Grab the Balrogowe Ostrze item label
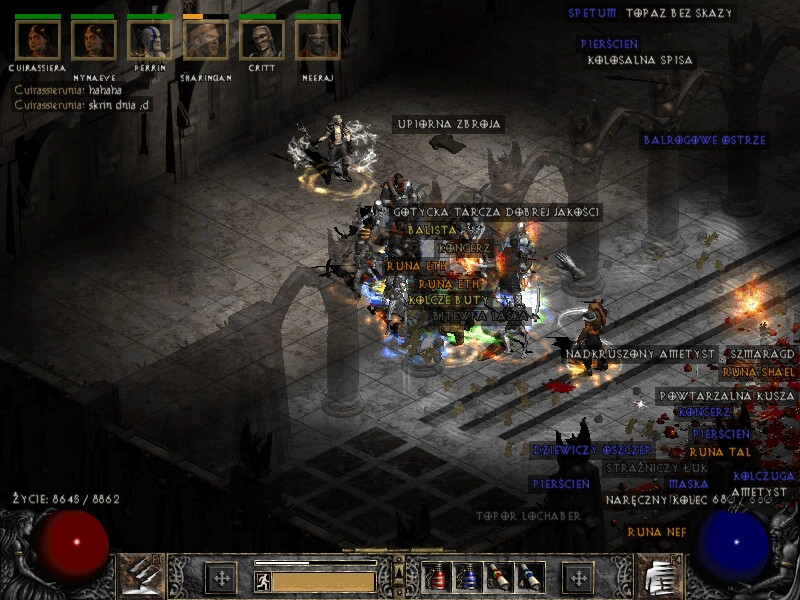 (x=704, y=140)
